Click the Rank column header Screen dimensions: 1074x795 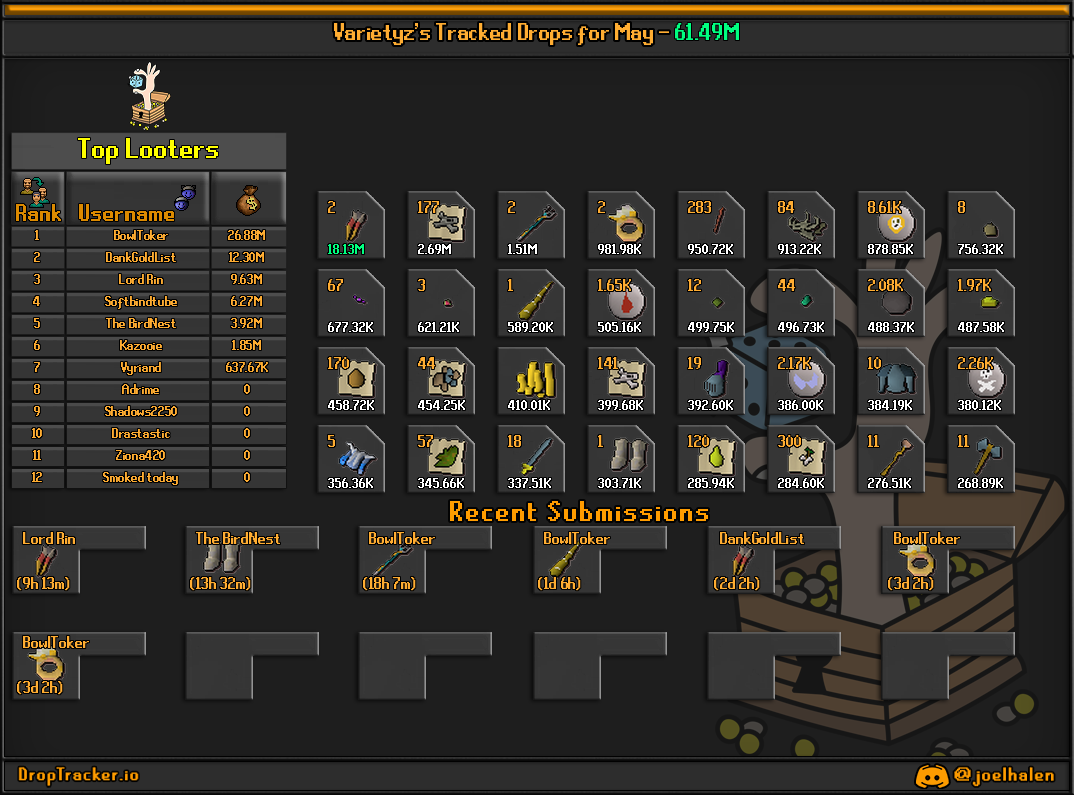tap(38, 198)
